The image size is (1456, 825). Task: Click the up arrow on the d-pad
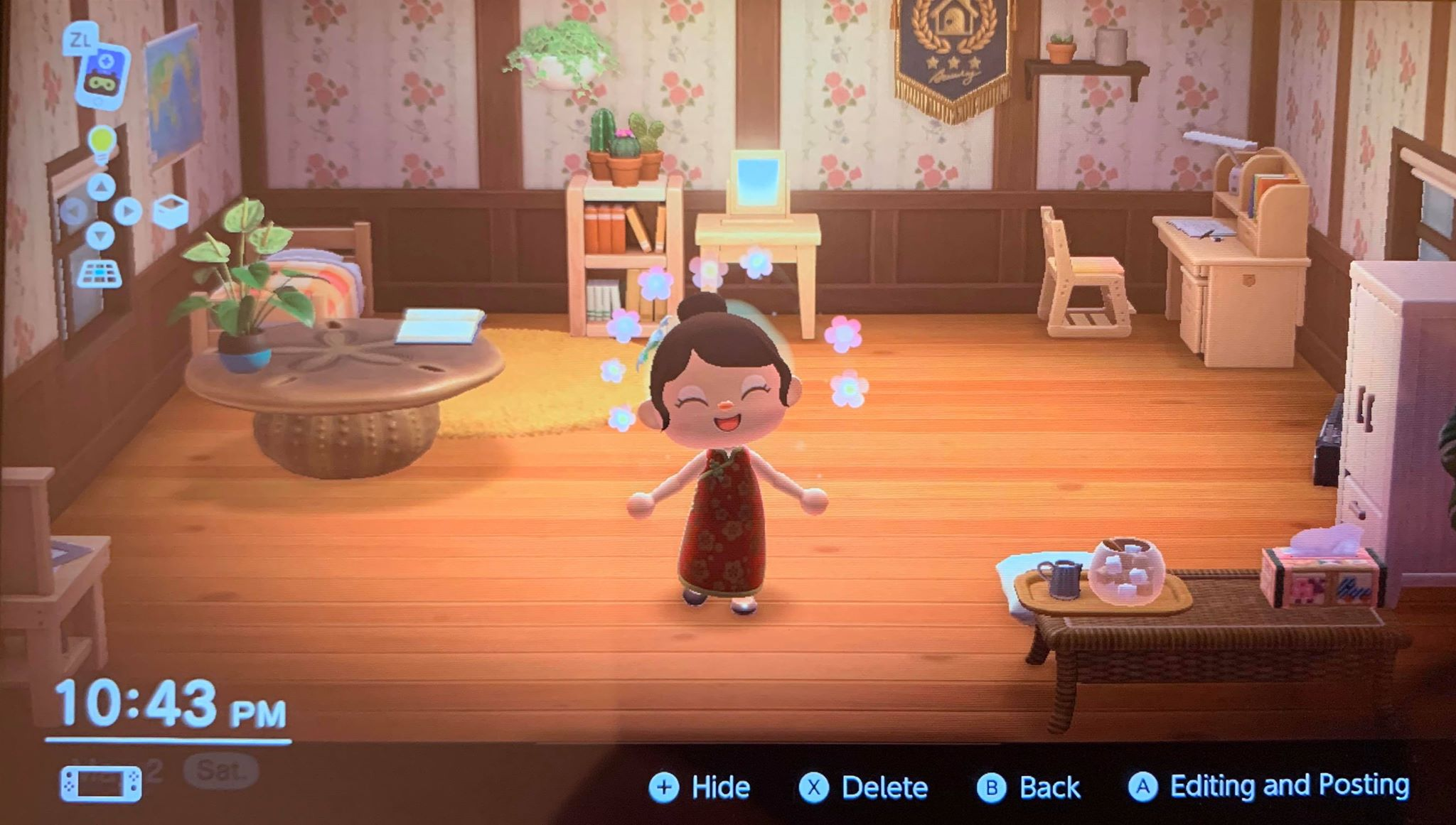[x=101, y=187]
